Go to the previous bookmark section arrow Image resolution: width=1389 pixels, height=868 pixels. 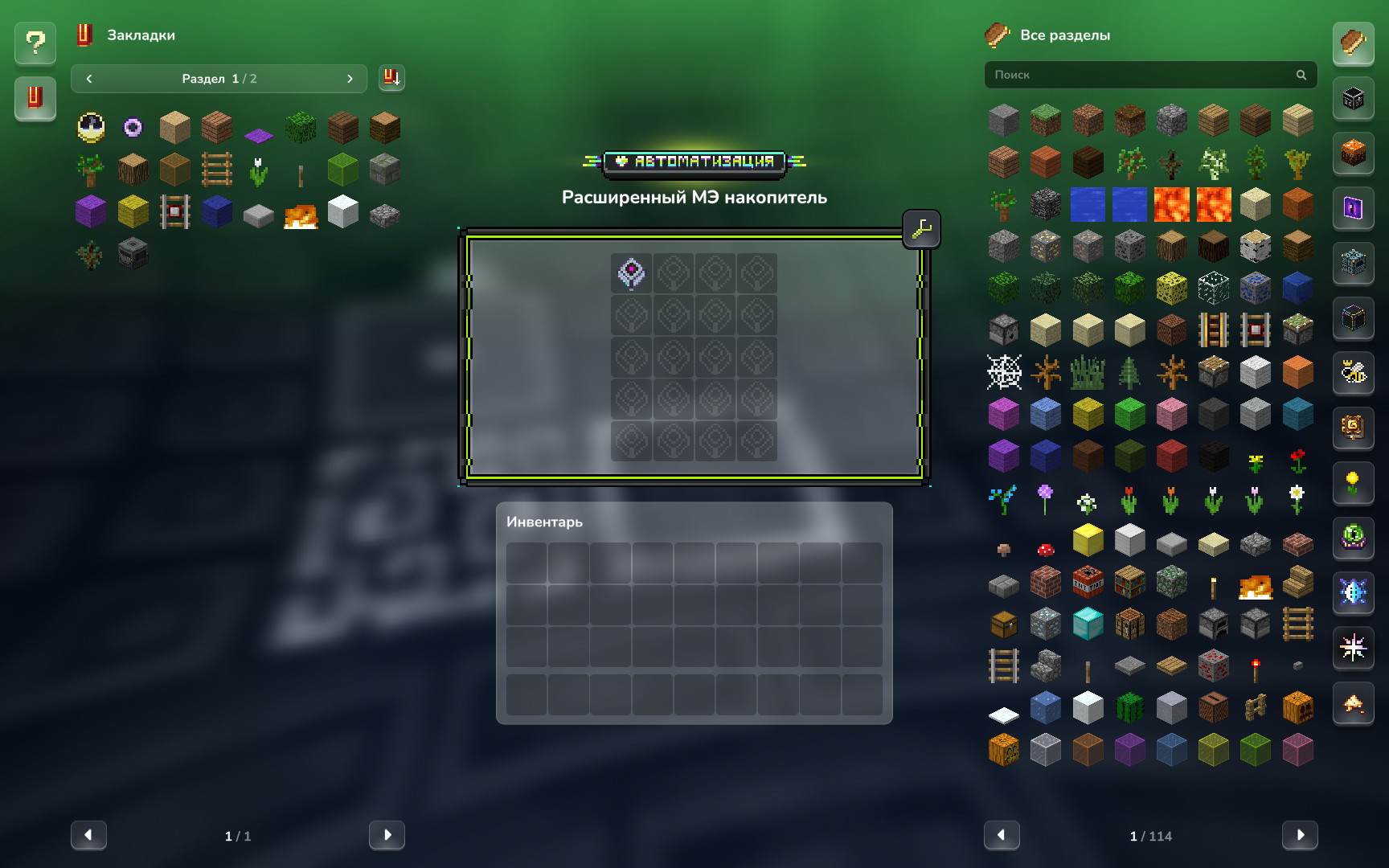coord(89,79)
